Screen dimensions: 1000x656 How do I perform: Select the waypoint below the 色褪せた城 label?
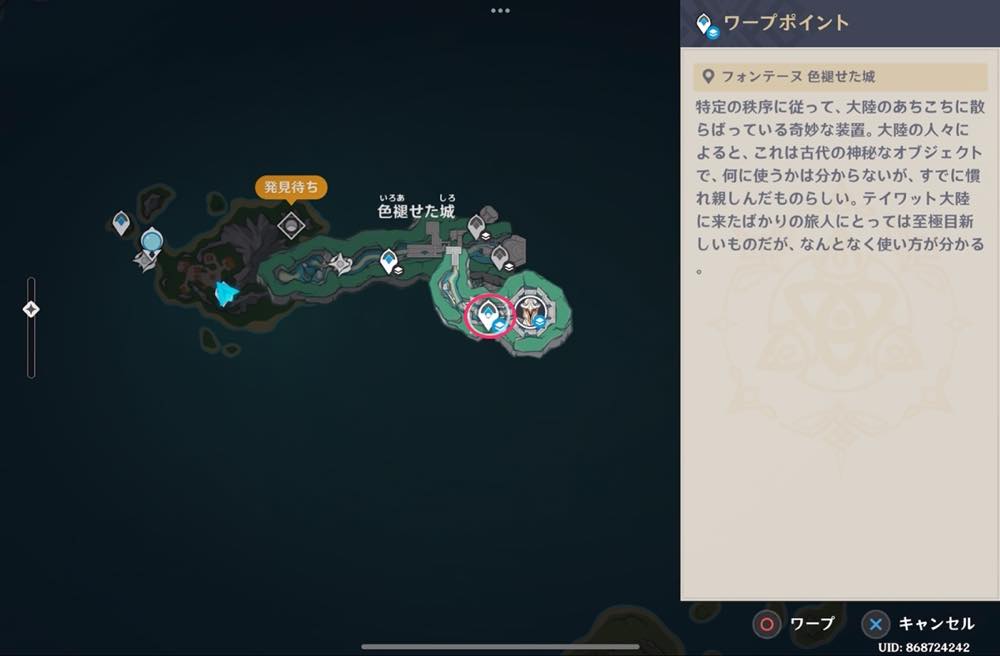point(389,262)
